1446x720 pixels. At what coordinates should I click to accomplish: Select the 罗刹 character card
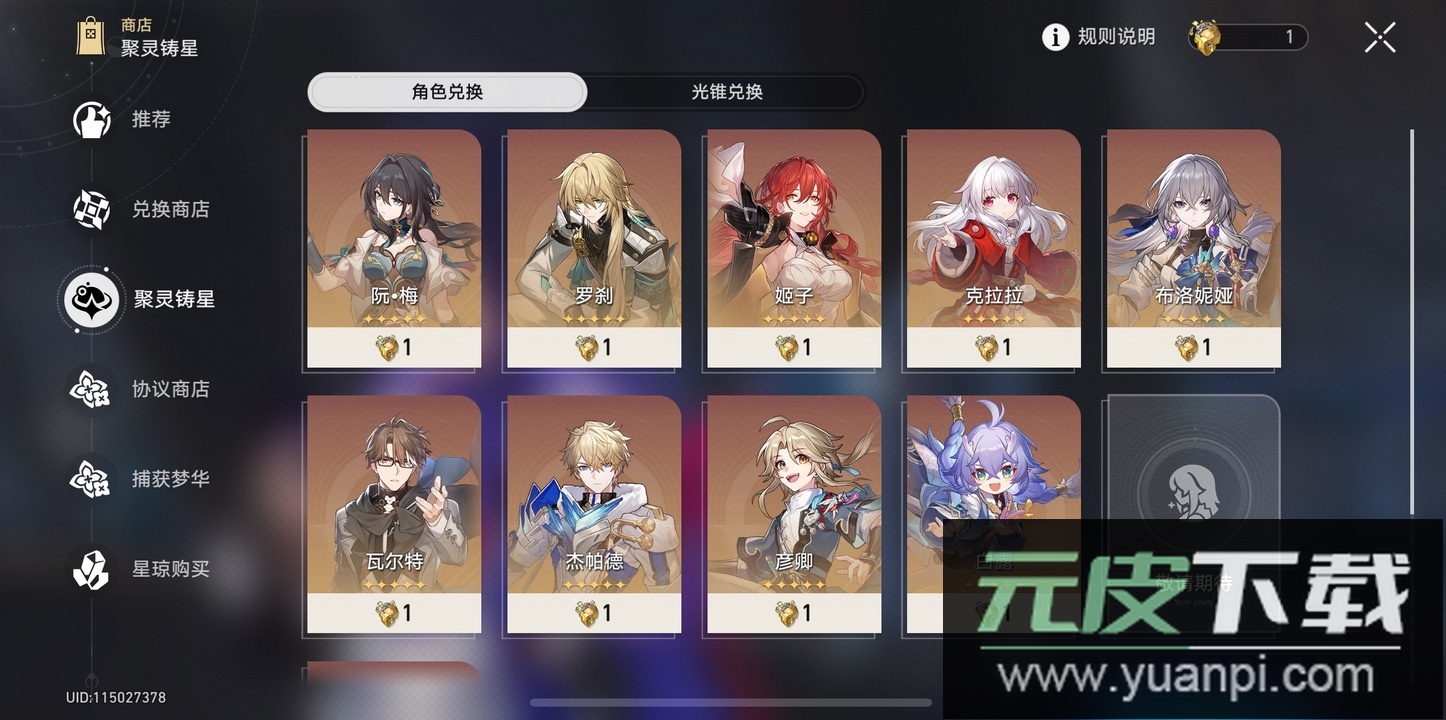point(593,248)
